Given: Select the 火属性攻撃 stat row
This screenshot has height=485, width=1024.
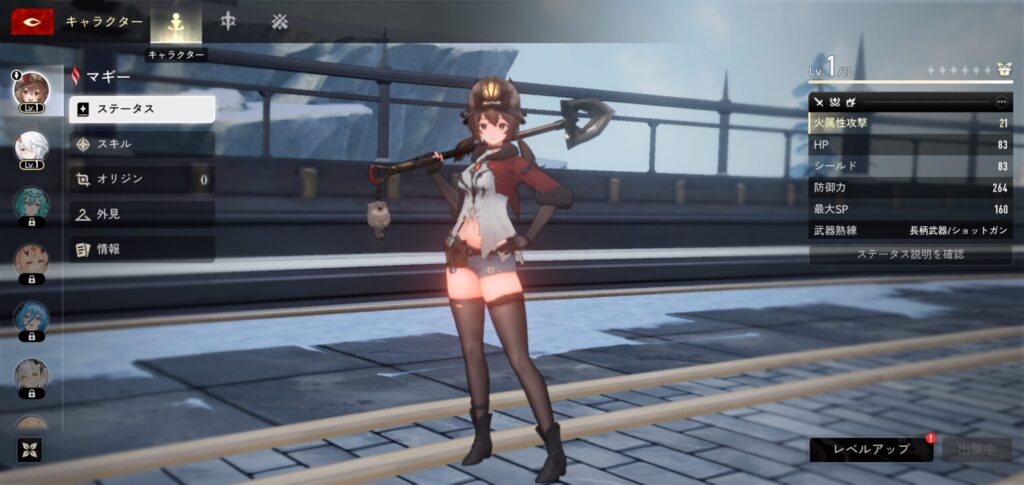Looking at the screenshot, I should (910, 123).
